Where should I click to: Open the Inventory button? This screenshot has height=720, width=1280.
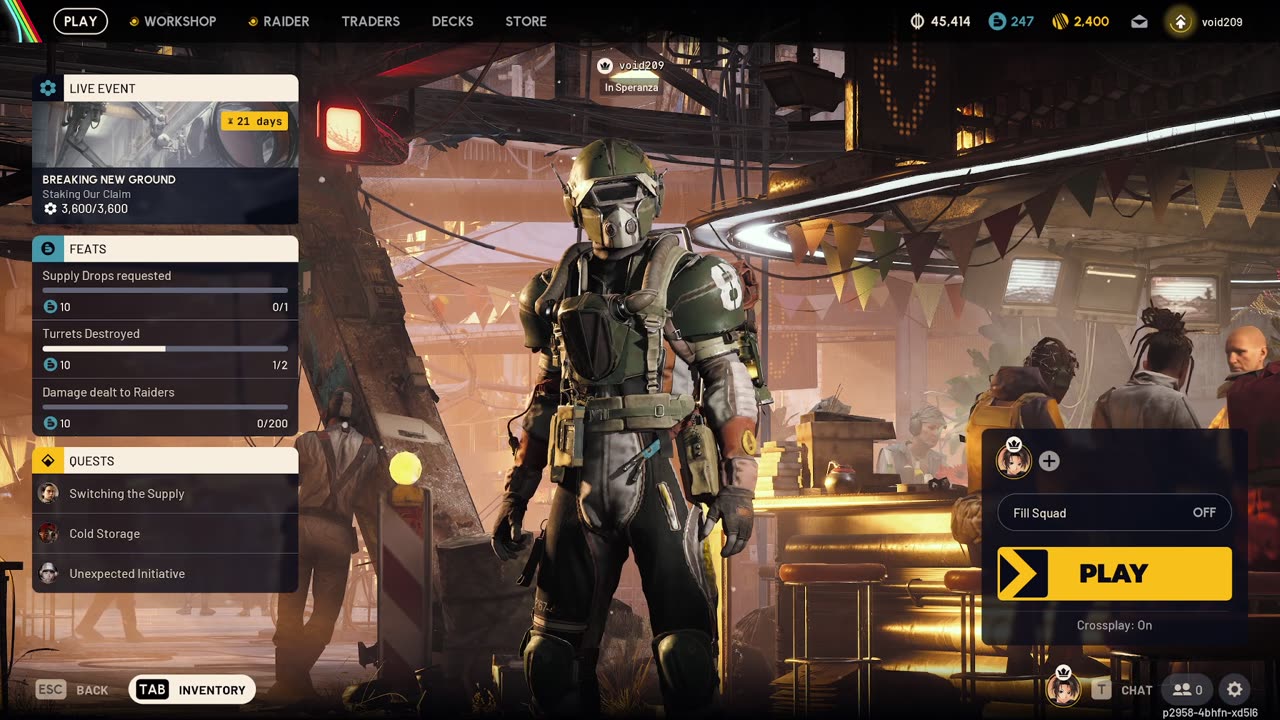click(192, 690)
